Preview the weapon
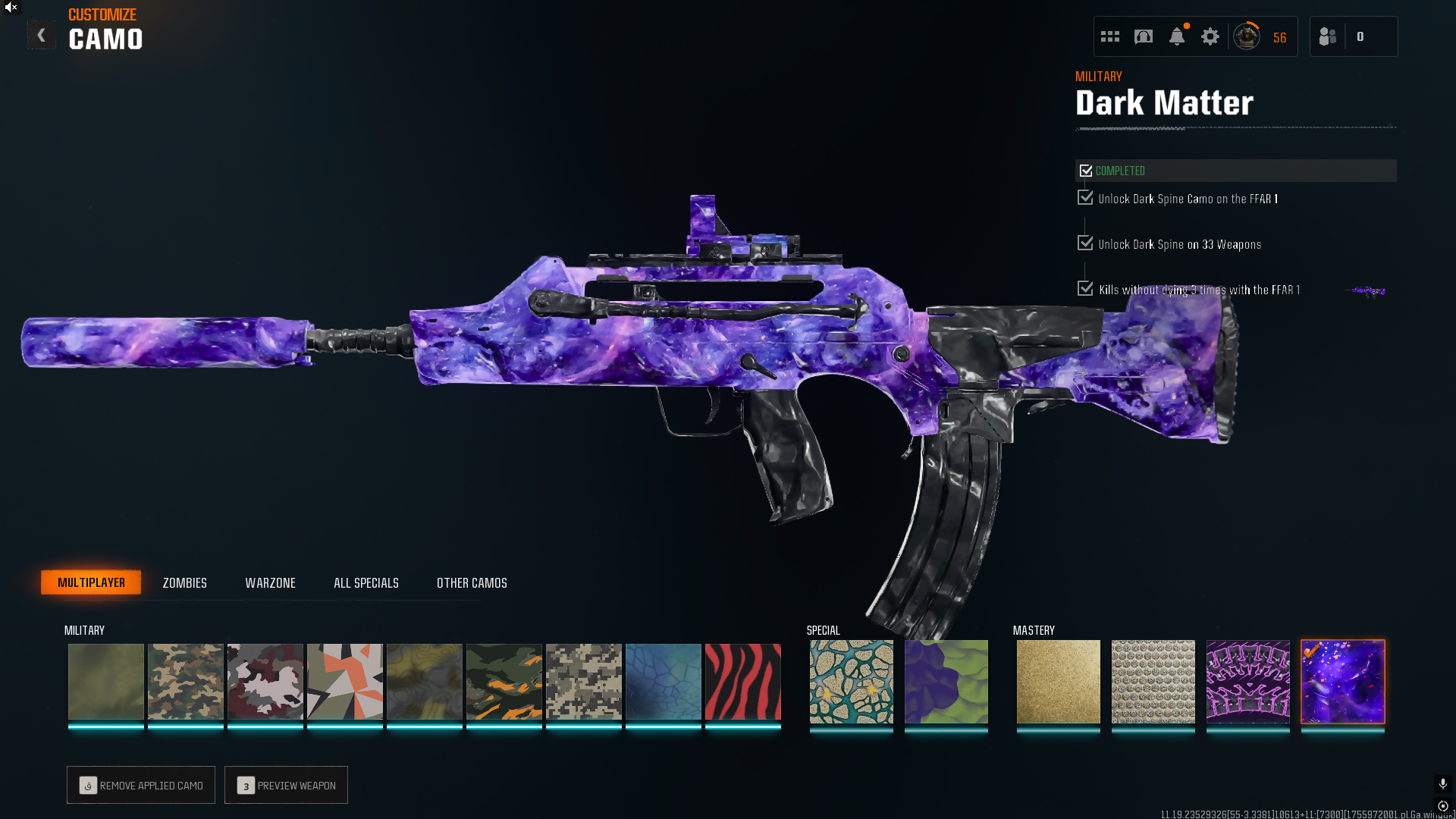 click(286, 785)
